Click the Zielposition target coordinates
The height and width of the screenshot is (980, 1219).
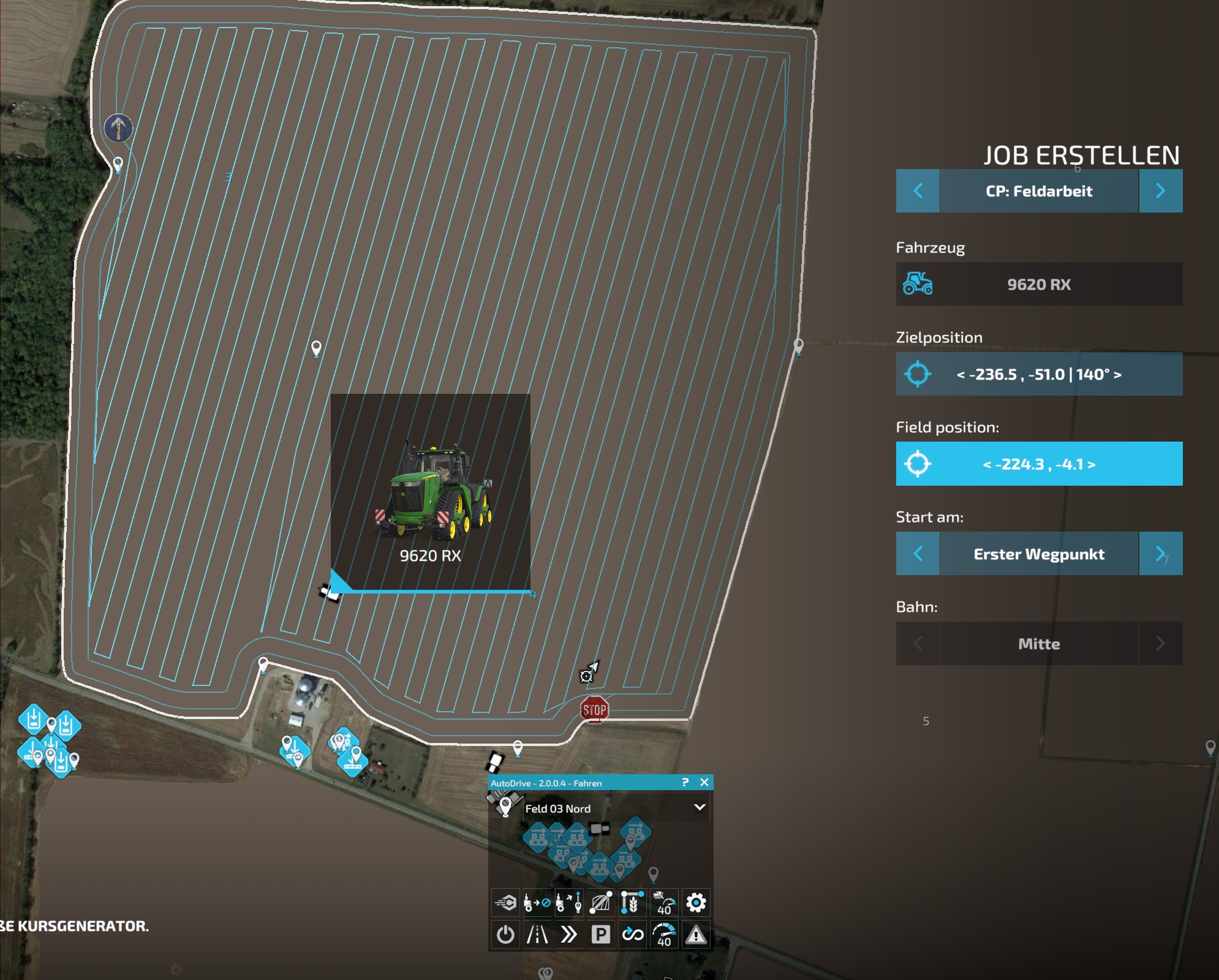pyautogui.click(x=1038, y=375)
